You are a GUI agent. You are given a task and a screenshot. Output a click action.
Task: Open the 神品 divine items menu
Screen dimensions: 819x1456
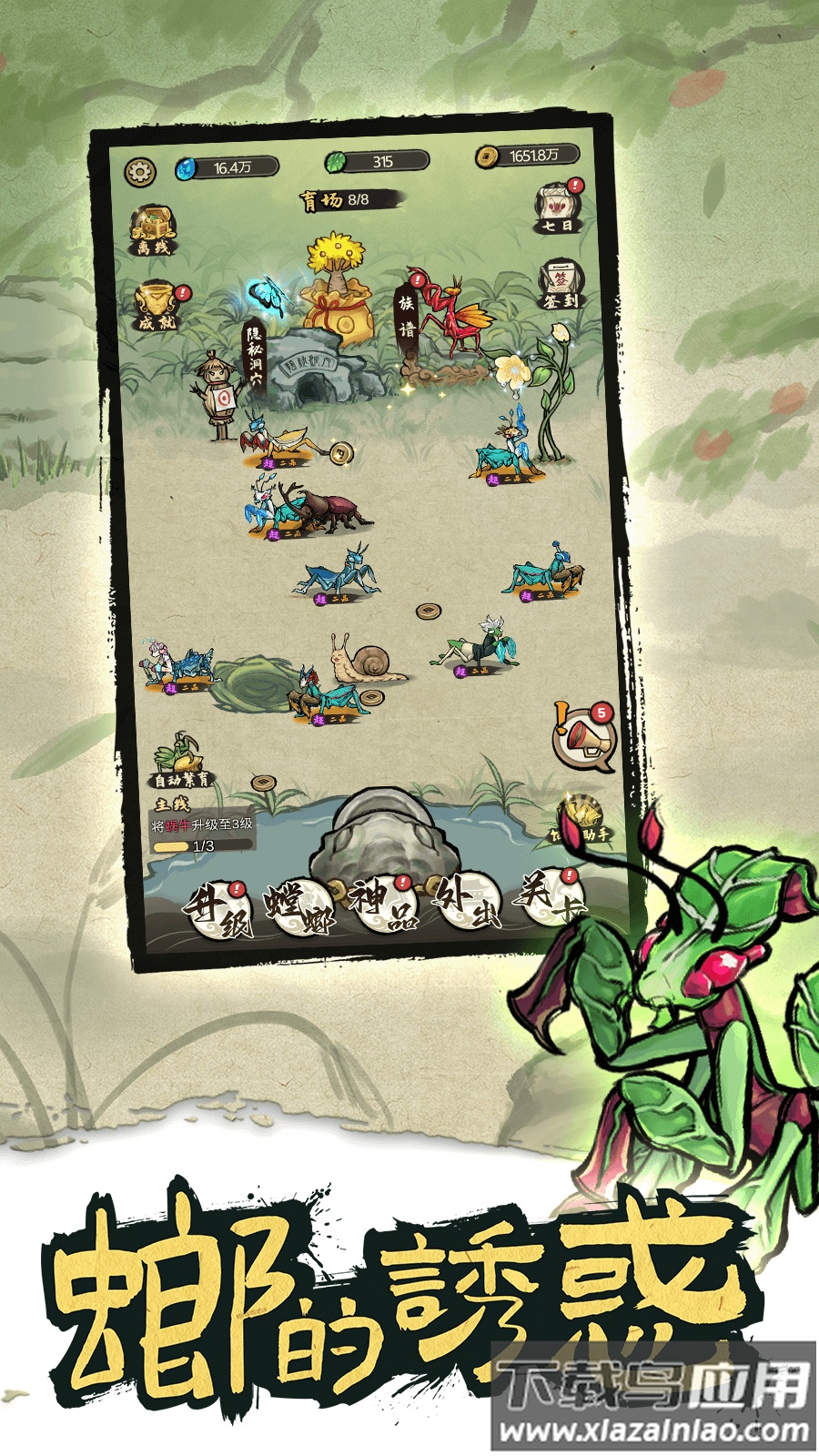coord(384,905)
